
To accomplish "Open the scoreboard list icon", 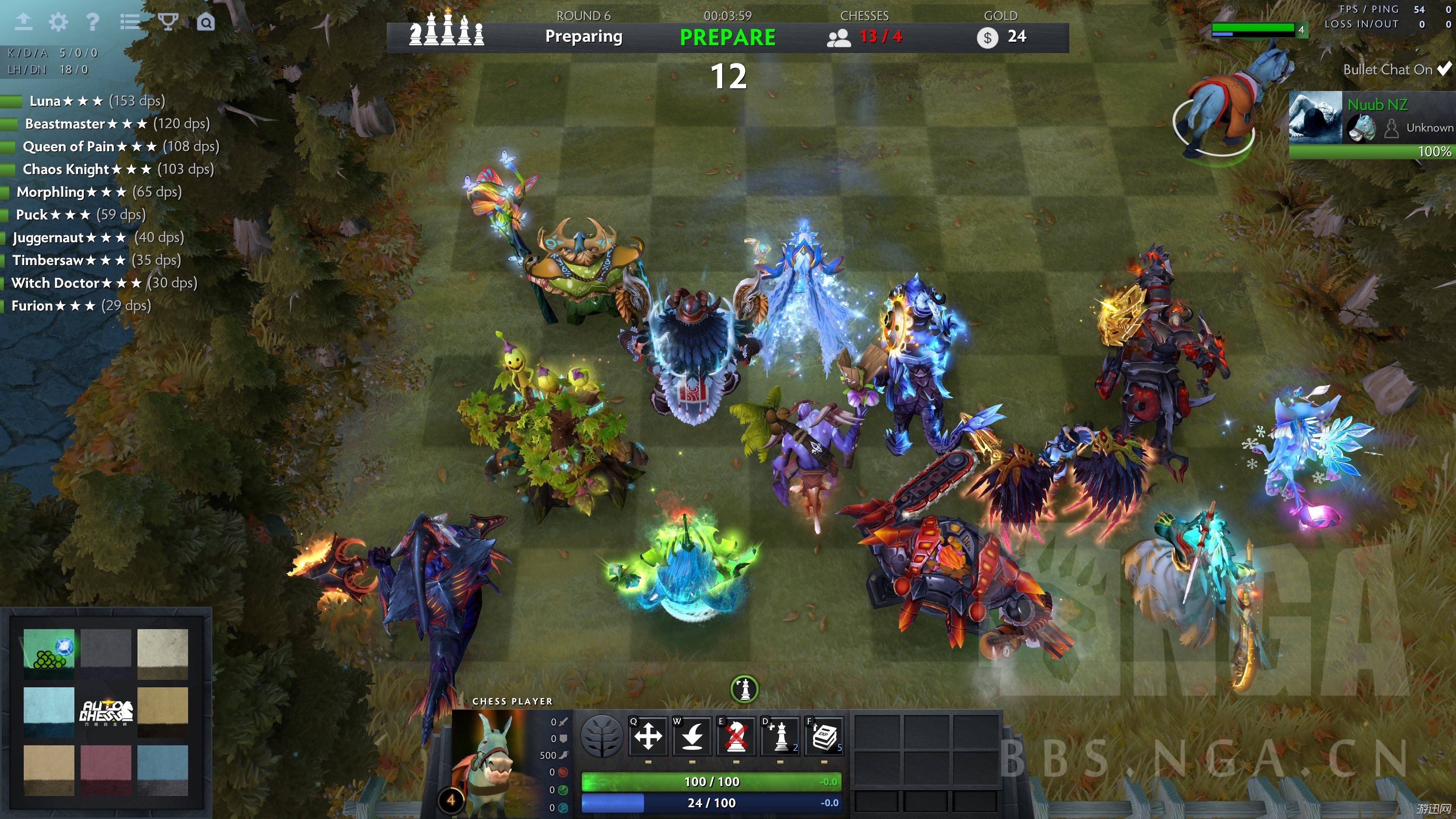I will click(x=130, y=22).
